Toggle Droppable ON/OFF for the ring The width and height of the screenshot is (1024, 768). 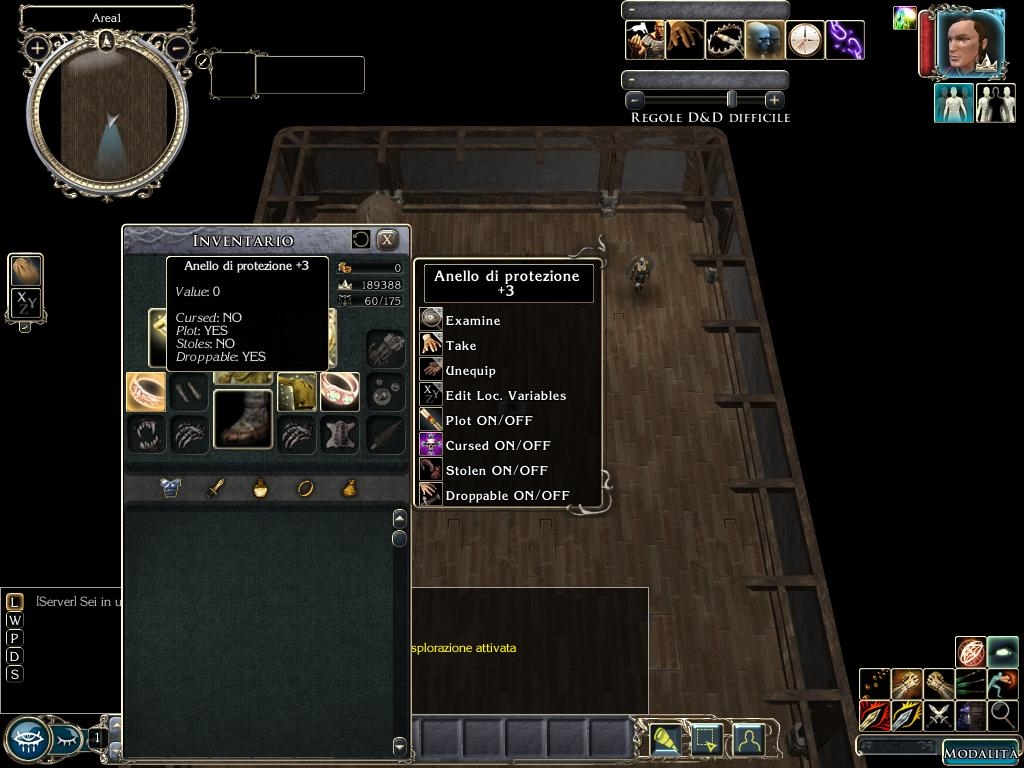click(507, 495)
